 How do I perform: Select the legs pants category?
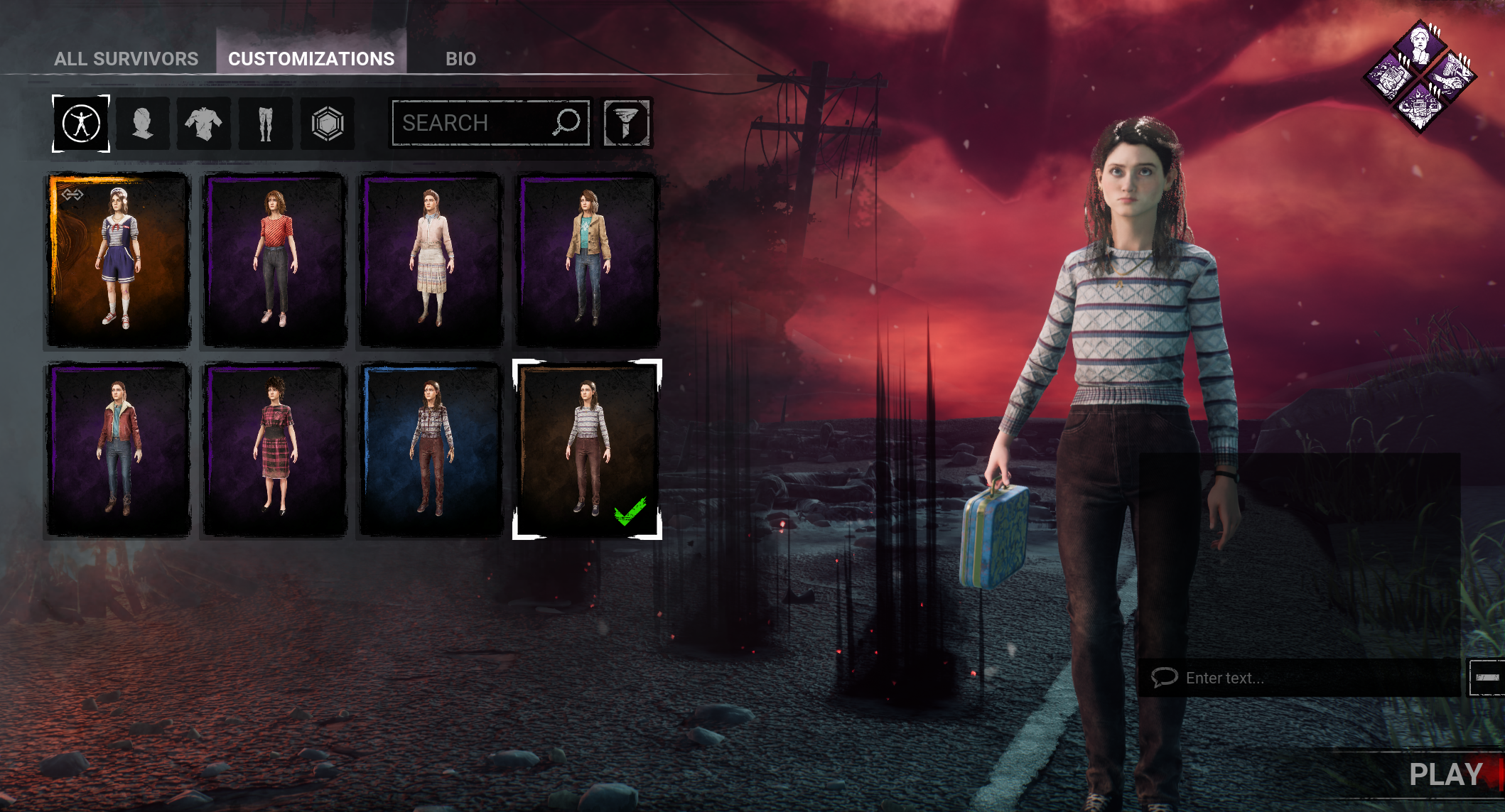266,124
